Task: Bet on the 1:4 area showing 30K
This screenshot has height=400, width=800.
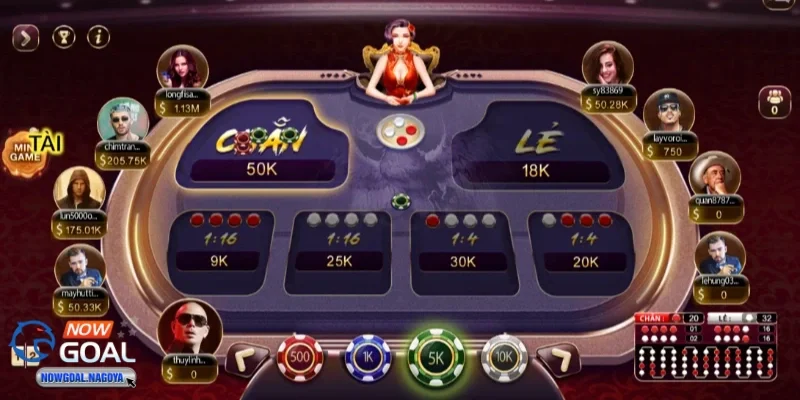Action: point(462,245)
